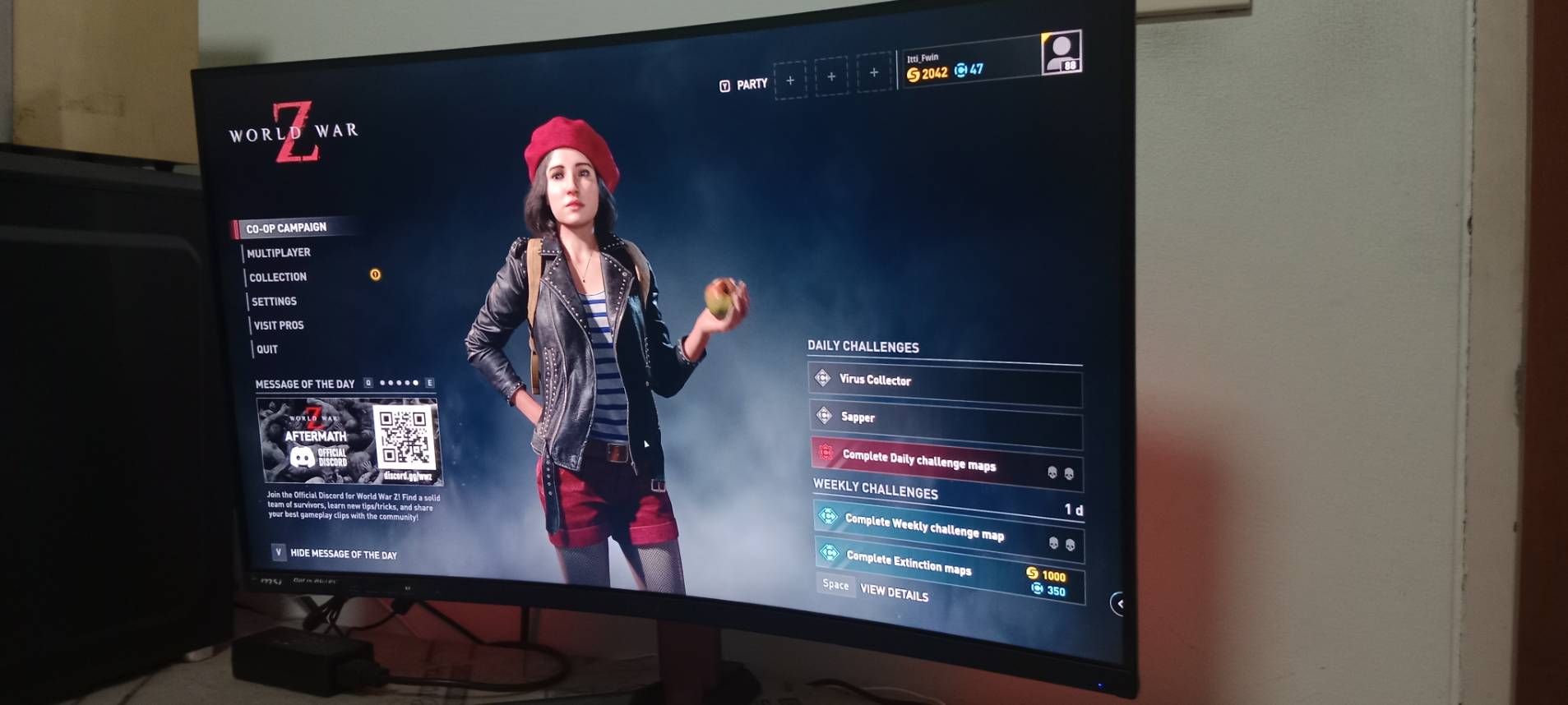
Task: Select the Multiplayer menu entry
Action: 279,252
